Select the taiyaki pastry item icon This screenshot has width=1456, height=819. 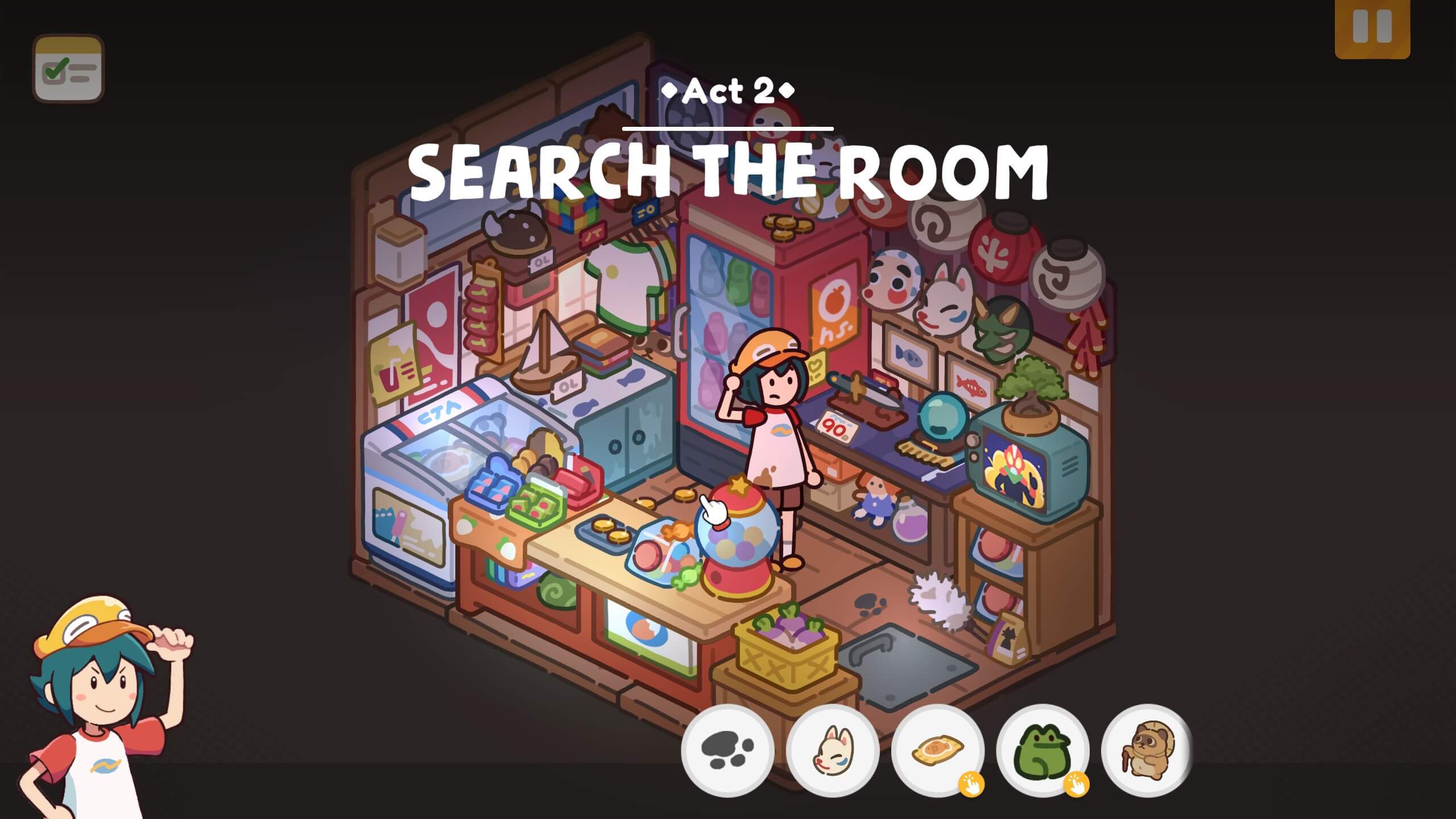tap(937, 750)
